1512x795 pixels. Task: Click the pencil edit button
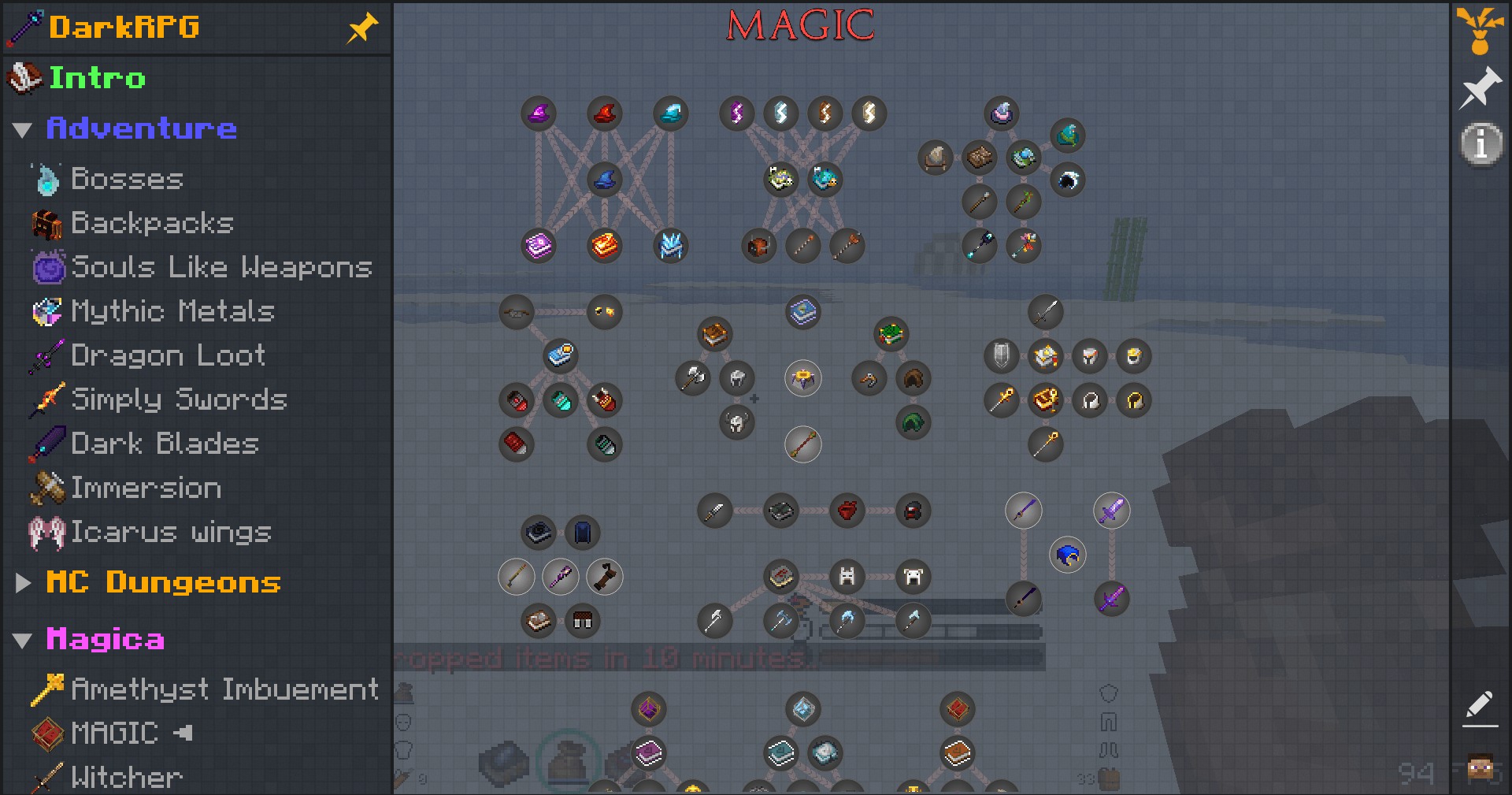[x=1480, y=707]
